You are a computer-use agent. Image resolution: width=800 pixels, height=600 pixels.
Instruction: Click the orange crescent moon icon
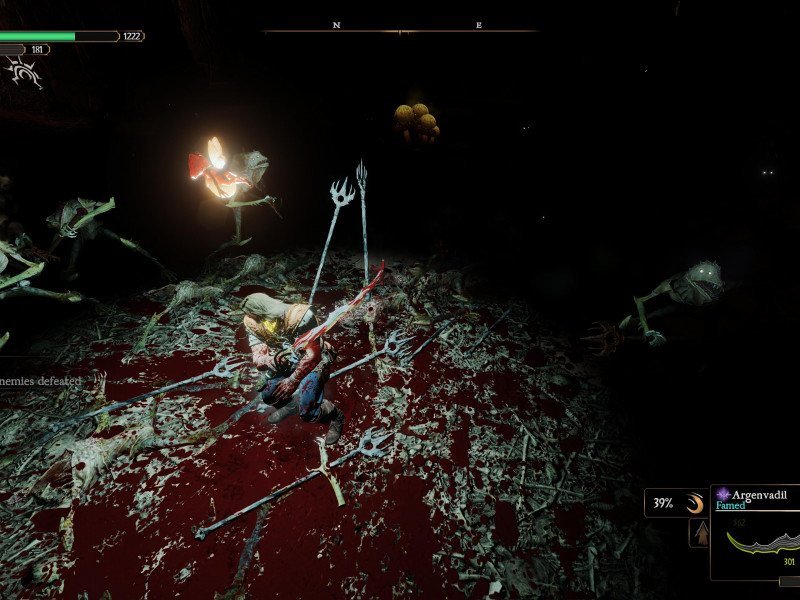693,503
